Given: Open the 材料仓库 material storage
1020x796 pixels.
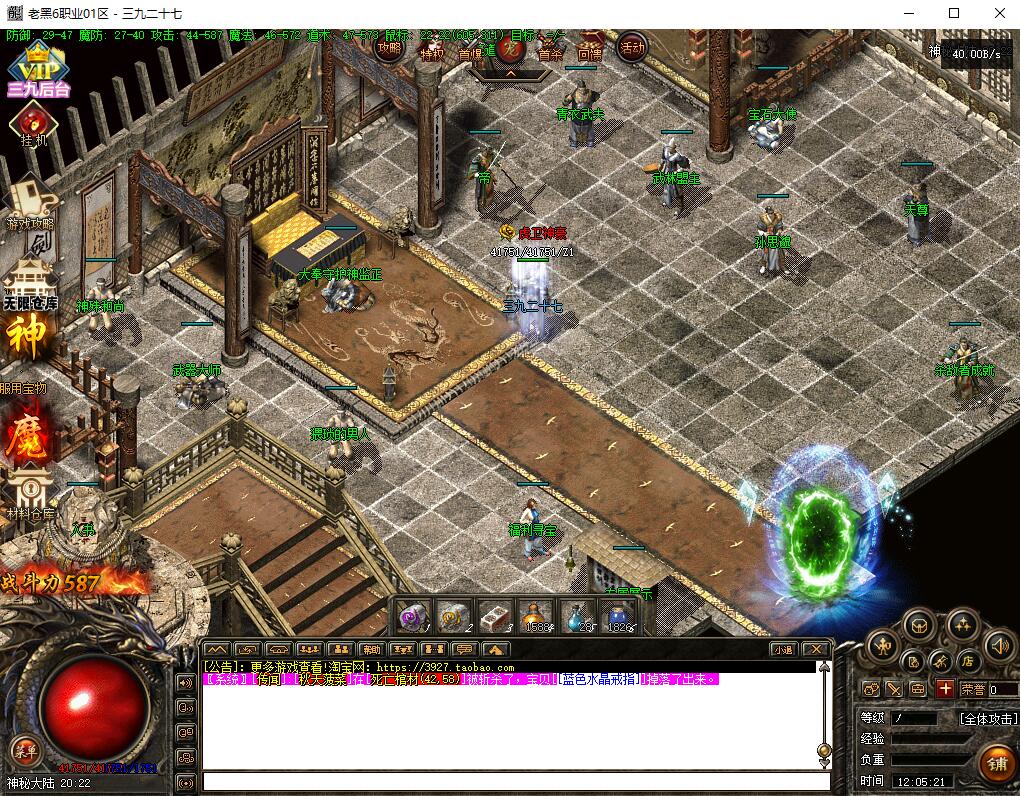Looking at the screenshot, I should [x=30, y=495].
